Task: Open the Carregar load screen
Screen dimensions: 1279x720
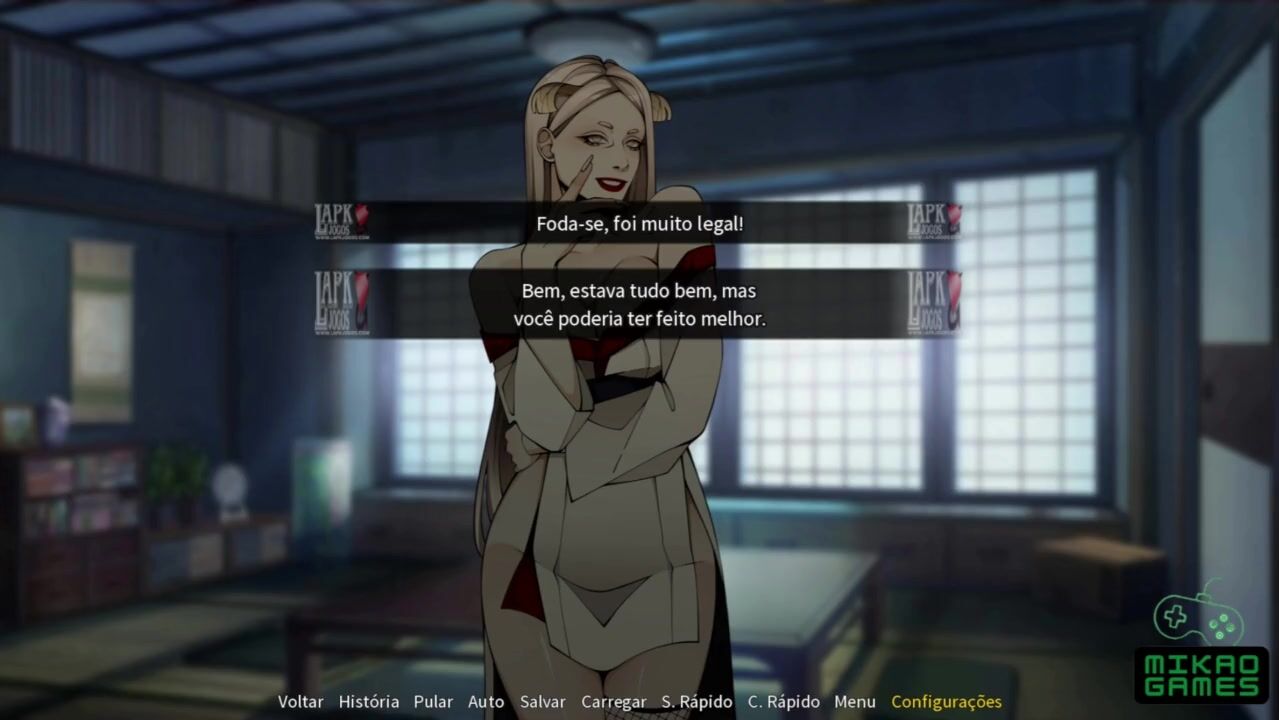Action: tap(613, 702)
